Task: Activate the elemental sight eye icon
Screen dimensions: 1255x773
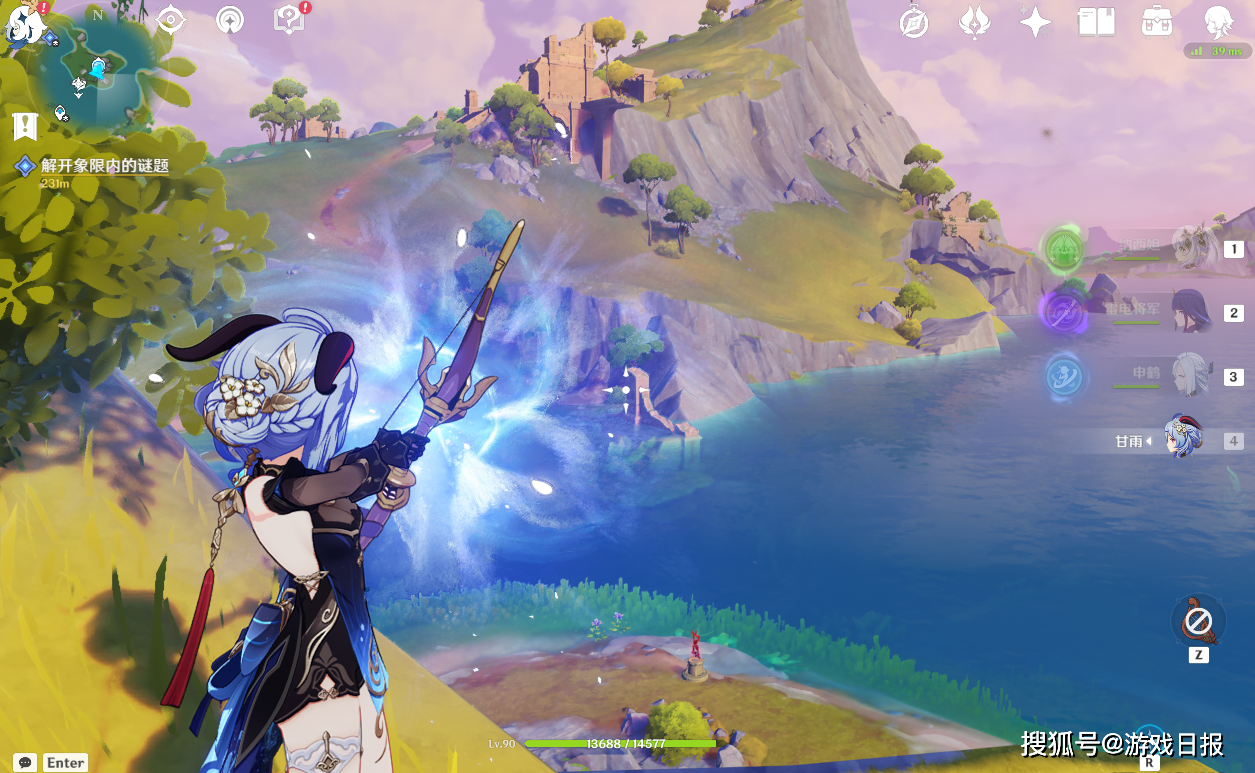Action: pos(170,20)
